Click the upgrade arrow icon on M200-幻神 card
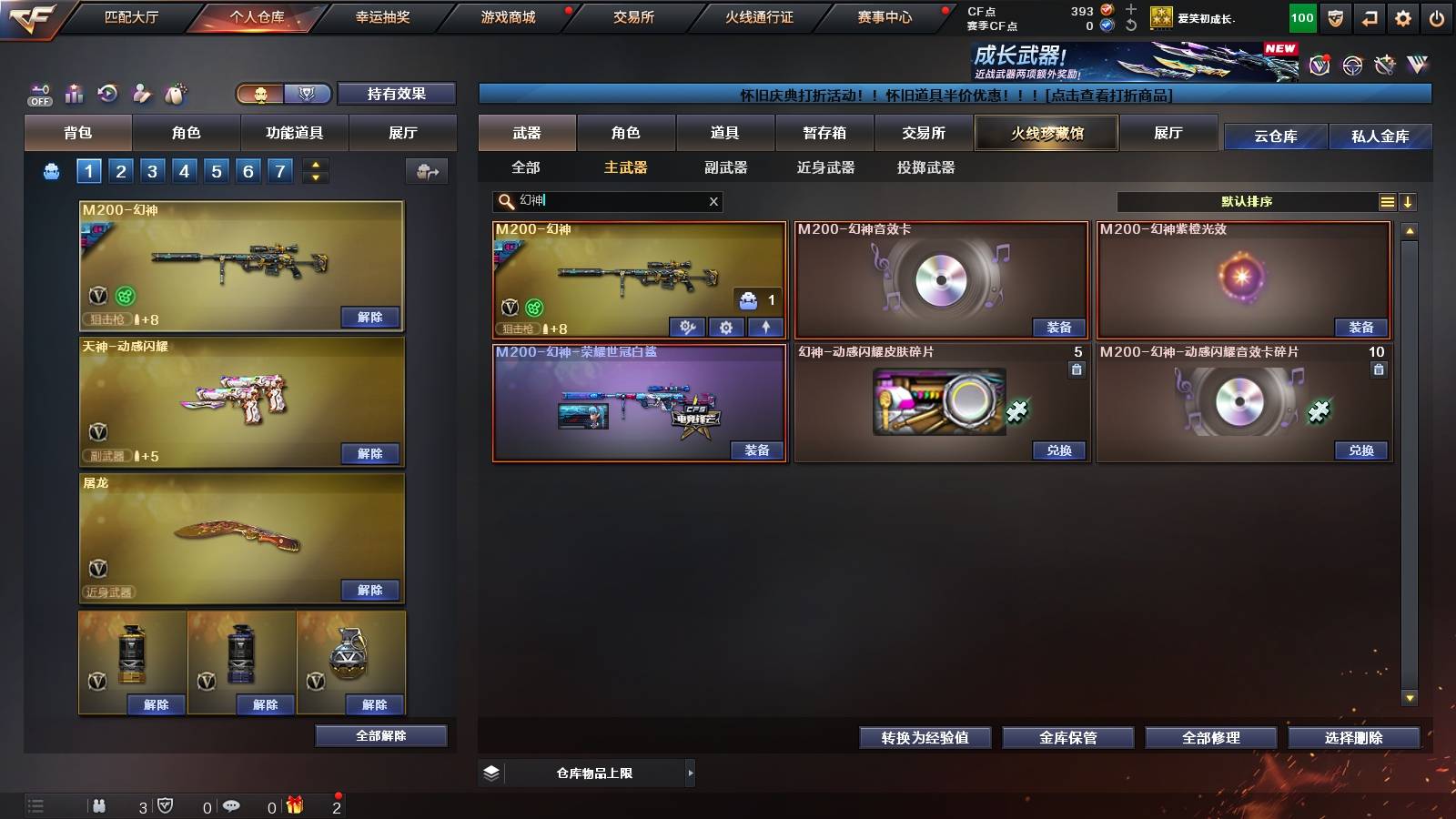 pyautogui.click(x=764, y=326)
